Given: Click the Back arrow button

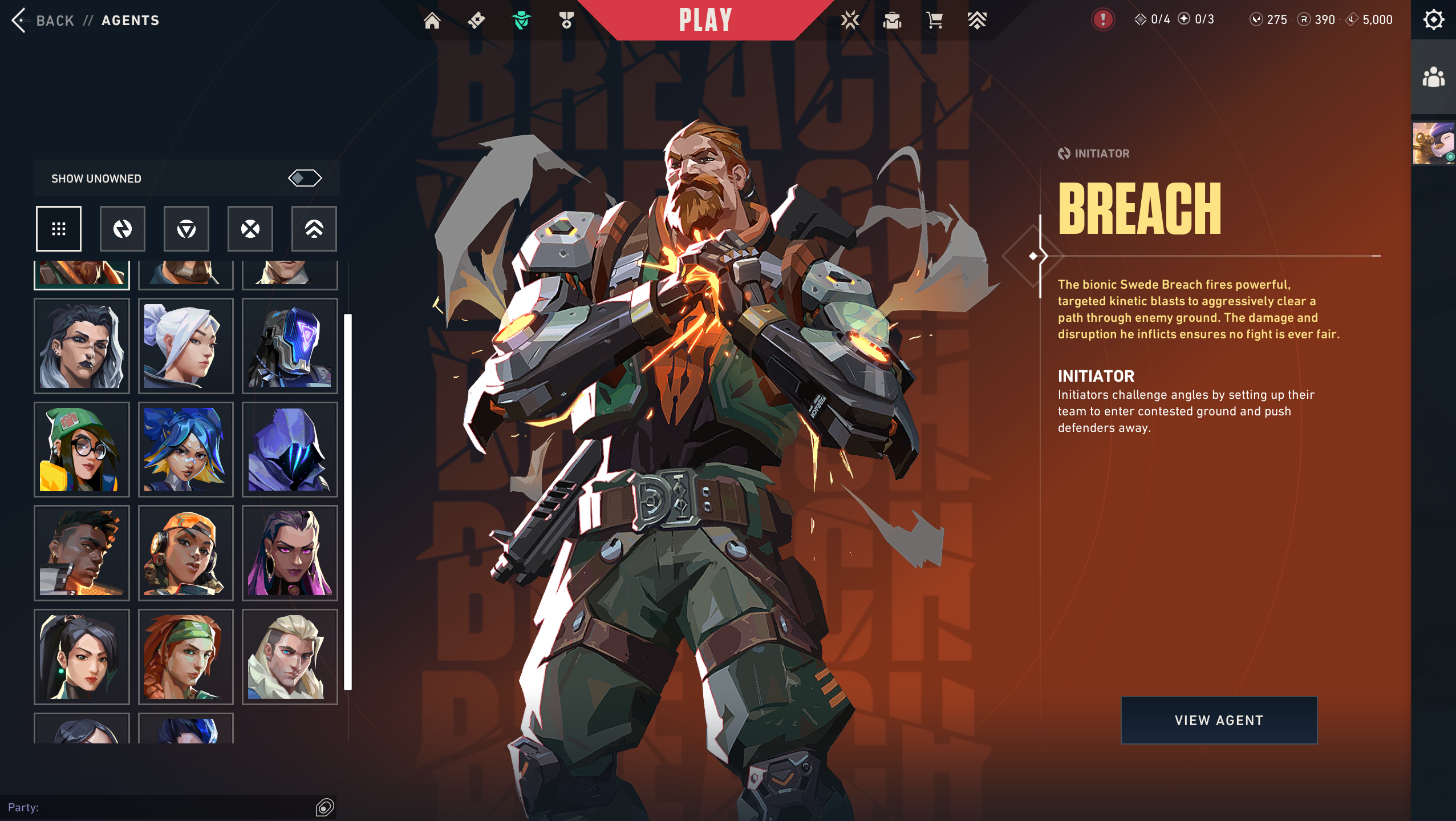Looking at the screenshot, I should [19, 21].
